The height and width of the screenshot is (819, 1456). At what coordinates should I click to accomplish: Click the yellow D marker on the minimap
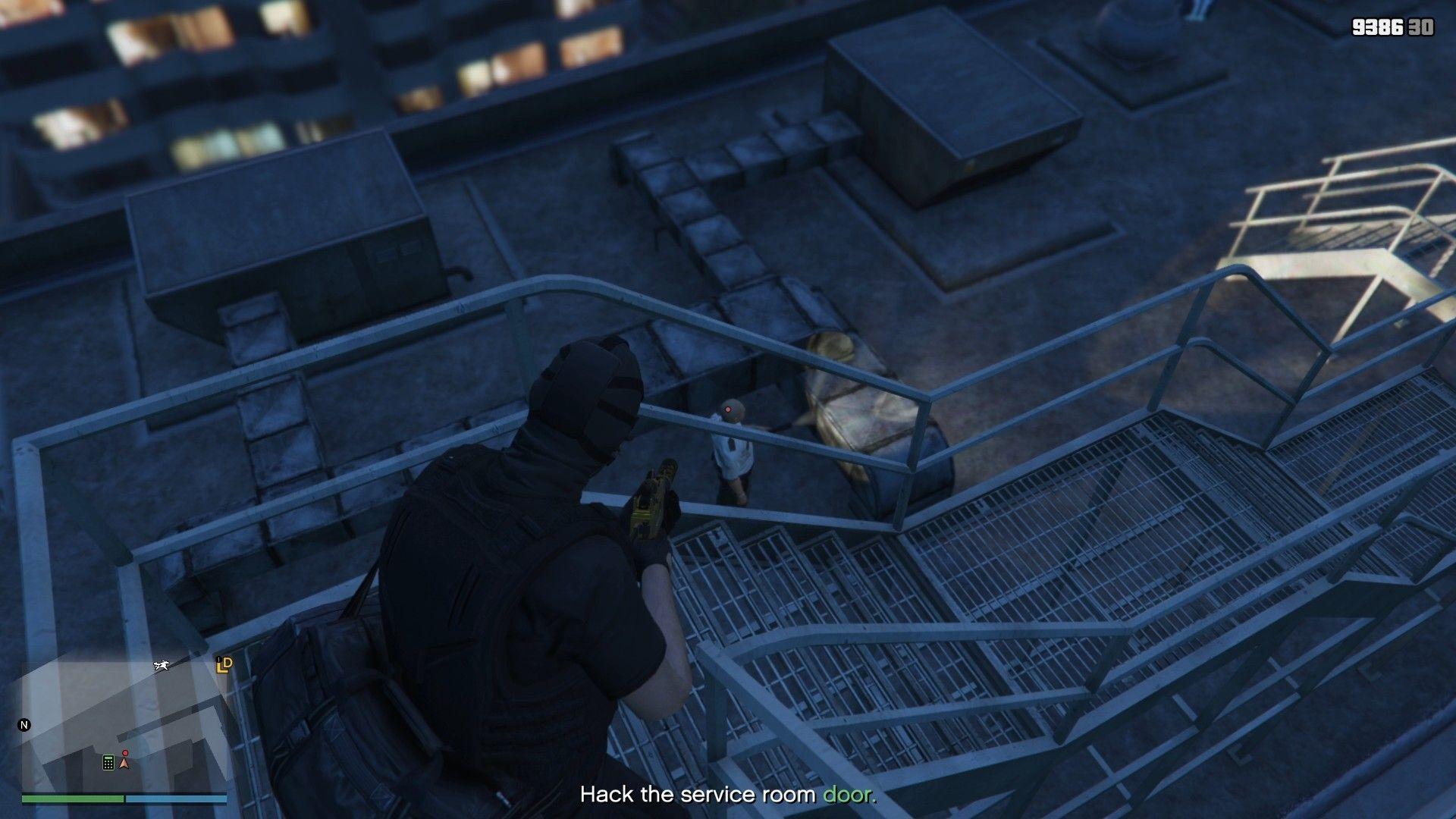pyautogui.click(x=227, y=663)
